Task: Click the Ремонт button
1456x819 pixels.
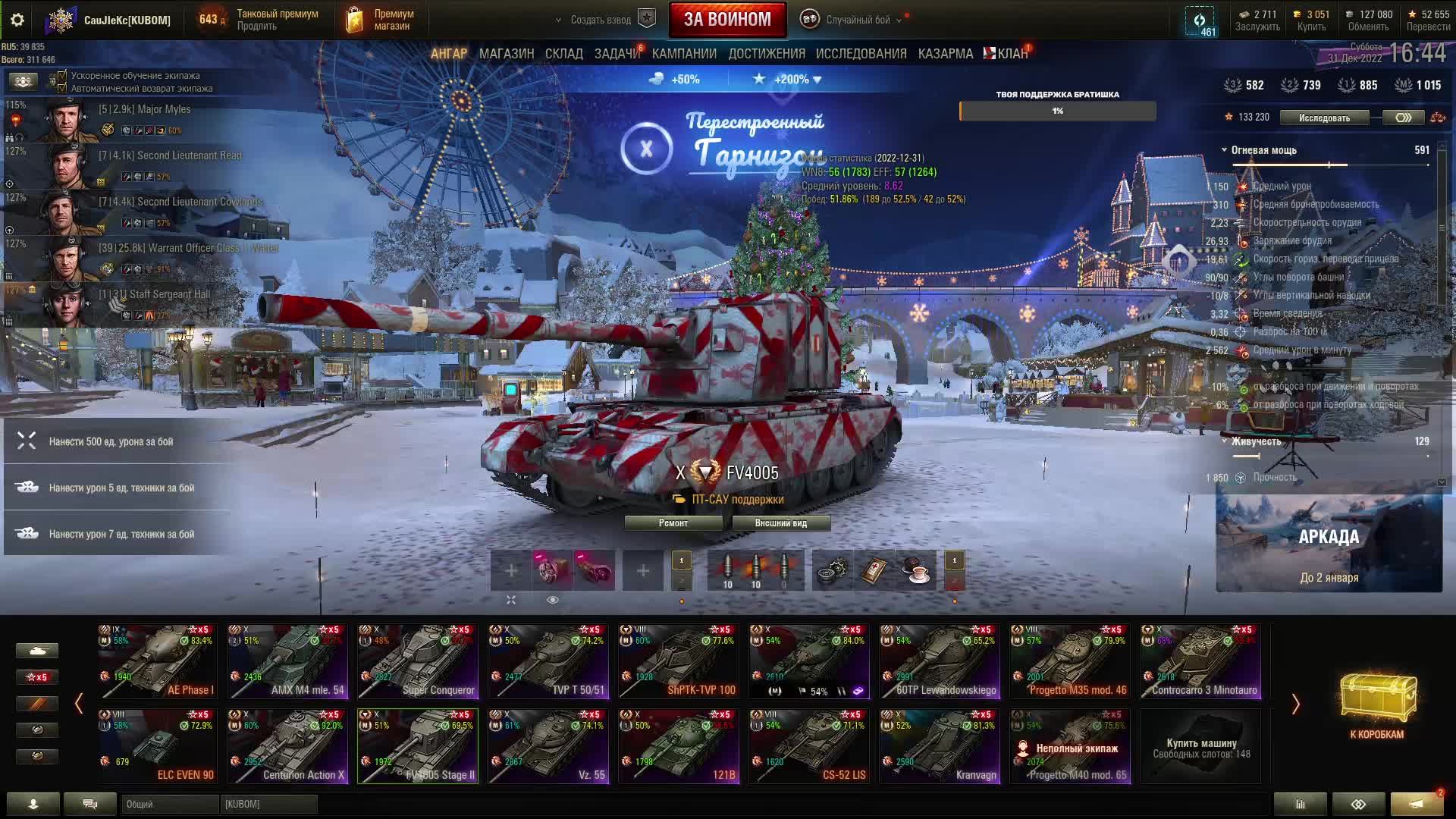Action: click(673, 523)
